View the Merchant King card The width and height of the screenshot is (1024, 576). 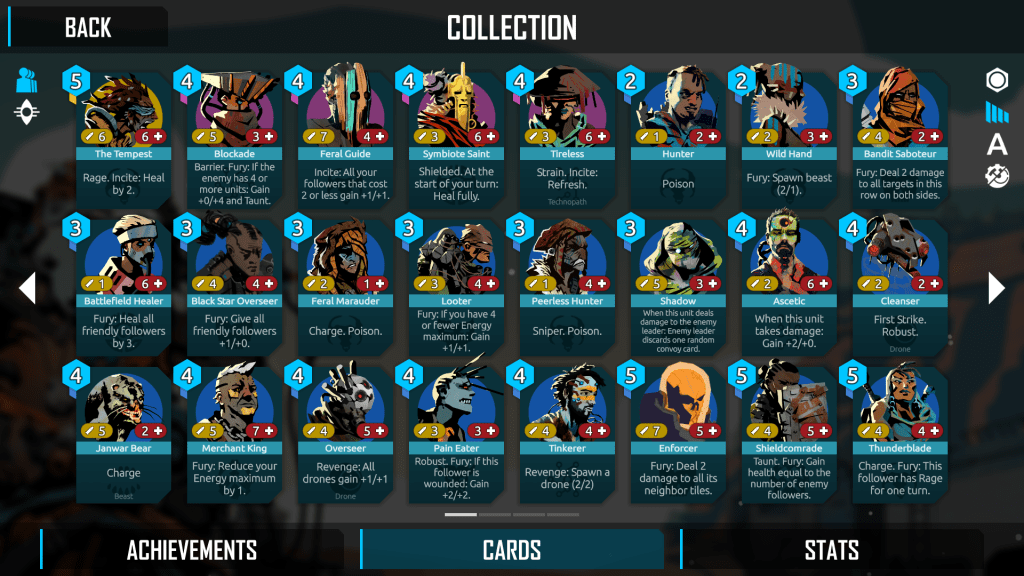click(235, 432)
